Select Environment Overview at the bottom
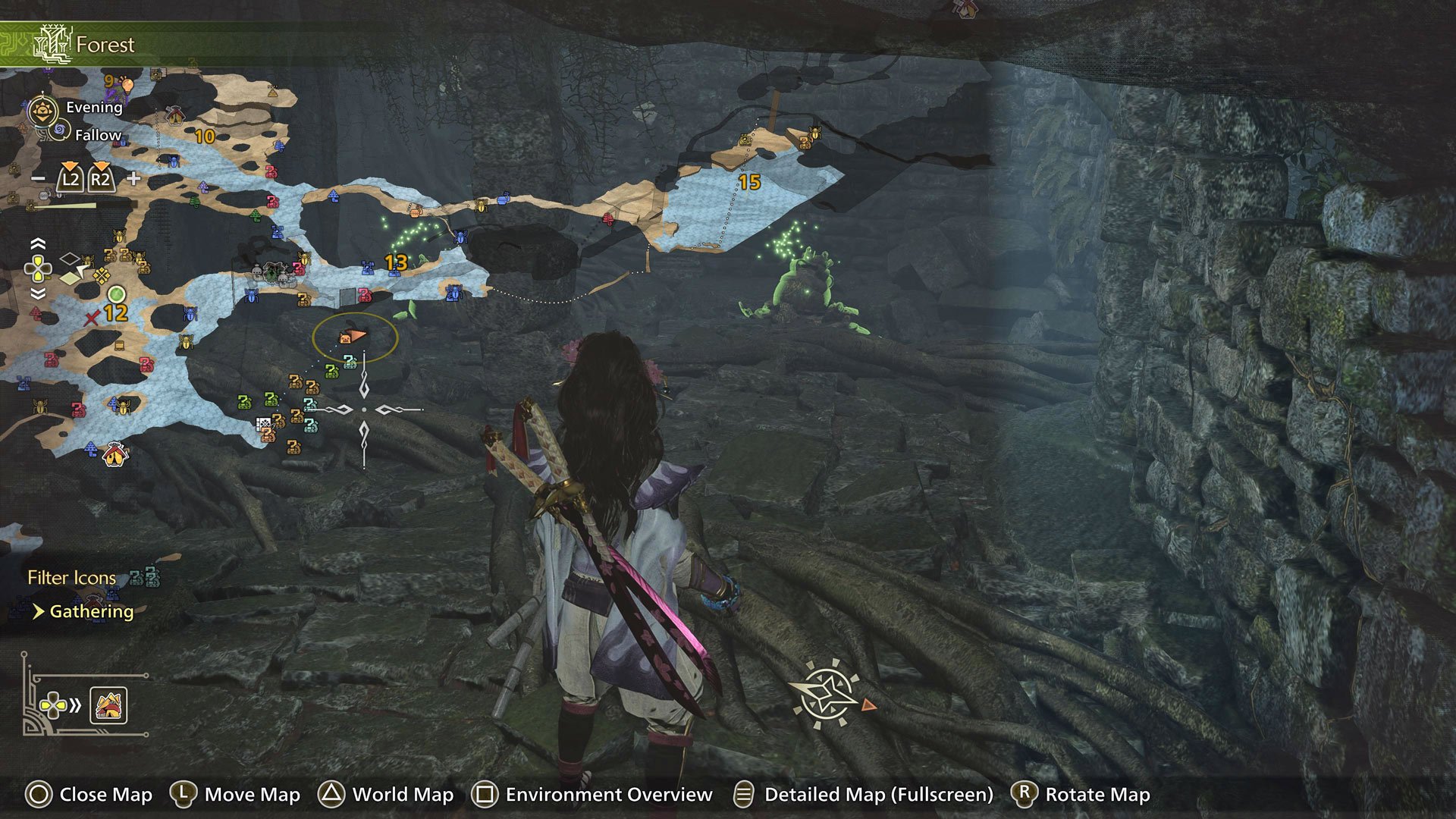1456x819 pixels. (595, 795)
